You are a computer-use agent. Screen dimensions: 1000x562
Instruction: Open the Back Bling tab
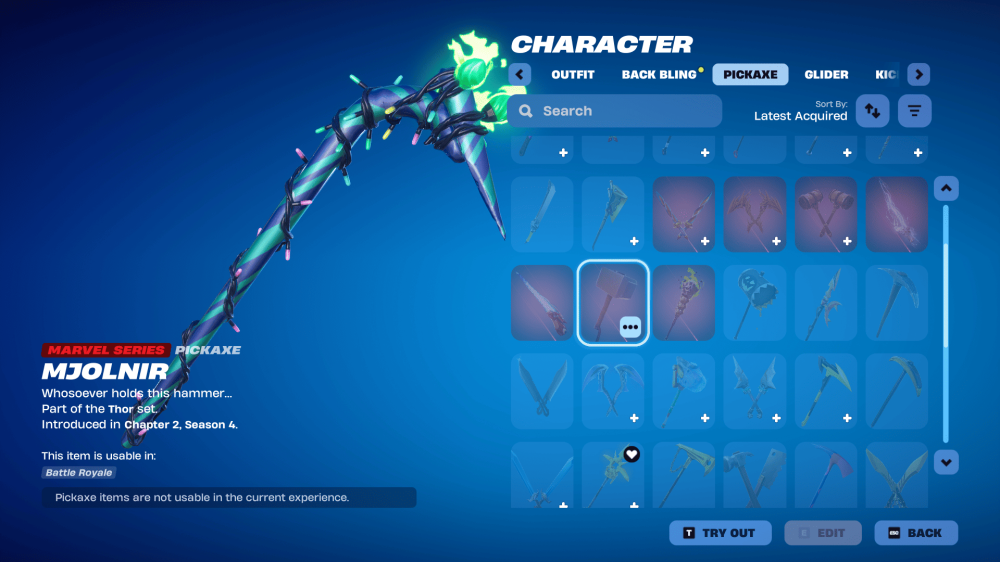[x=659, y=74]
